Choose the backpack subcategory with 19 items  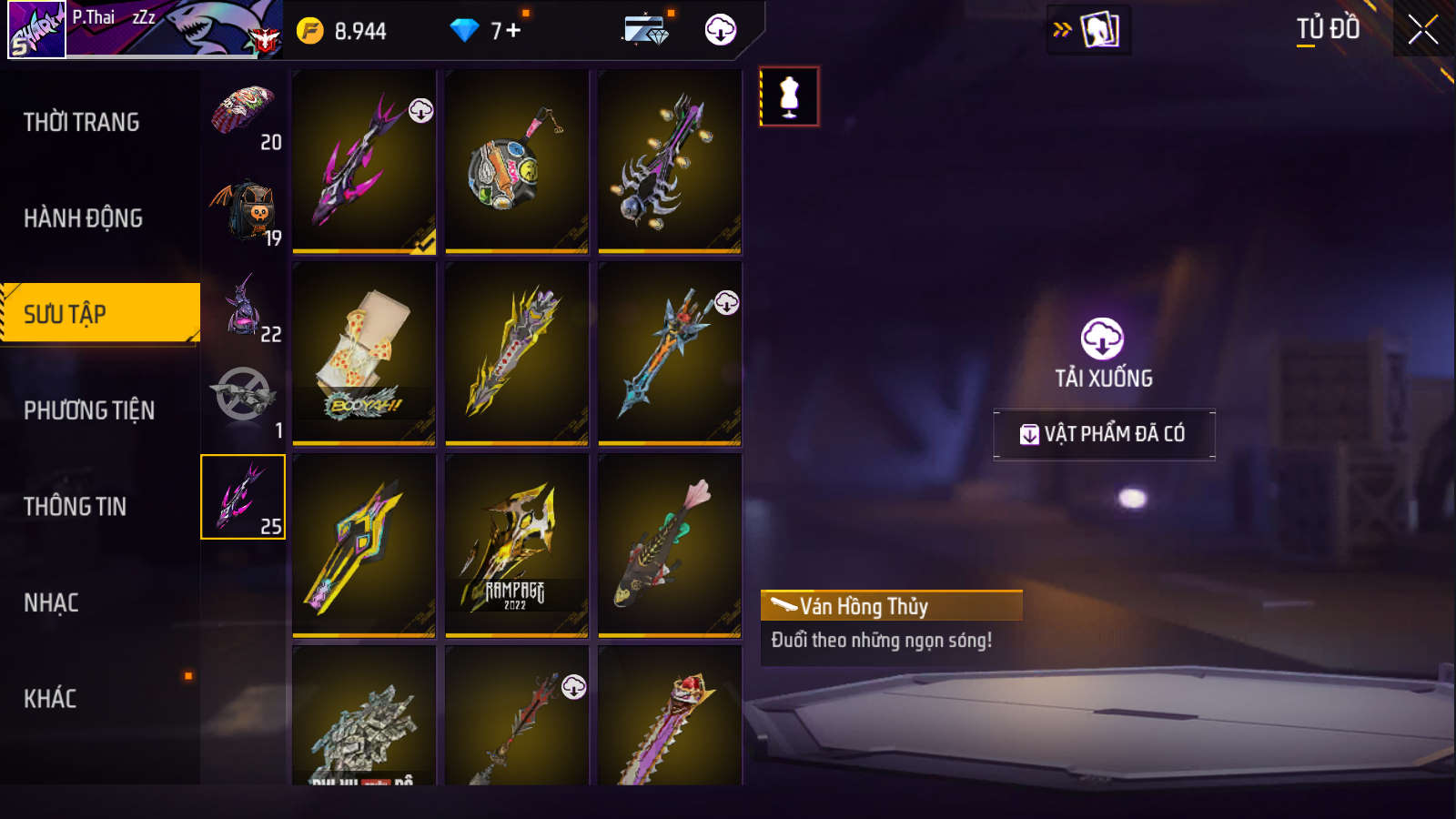tap(243, 211)
